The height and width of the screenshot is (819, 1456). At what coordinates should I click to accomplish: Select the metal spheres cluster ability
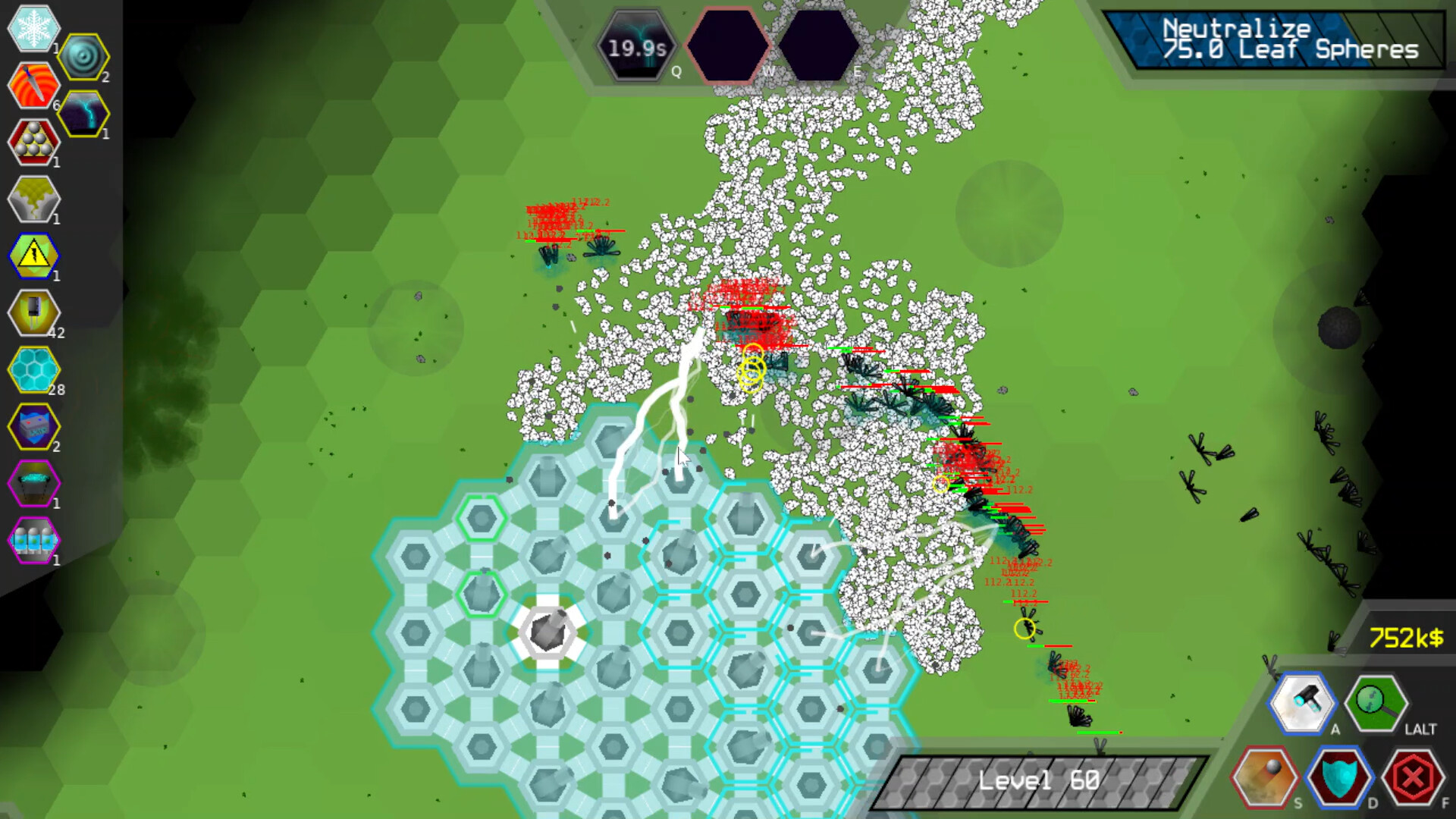(33, 142)
